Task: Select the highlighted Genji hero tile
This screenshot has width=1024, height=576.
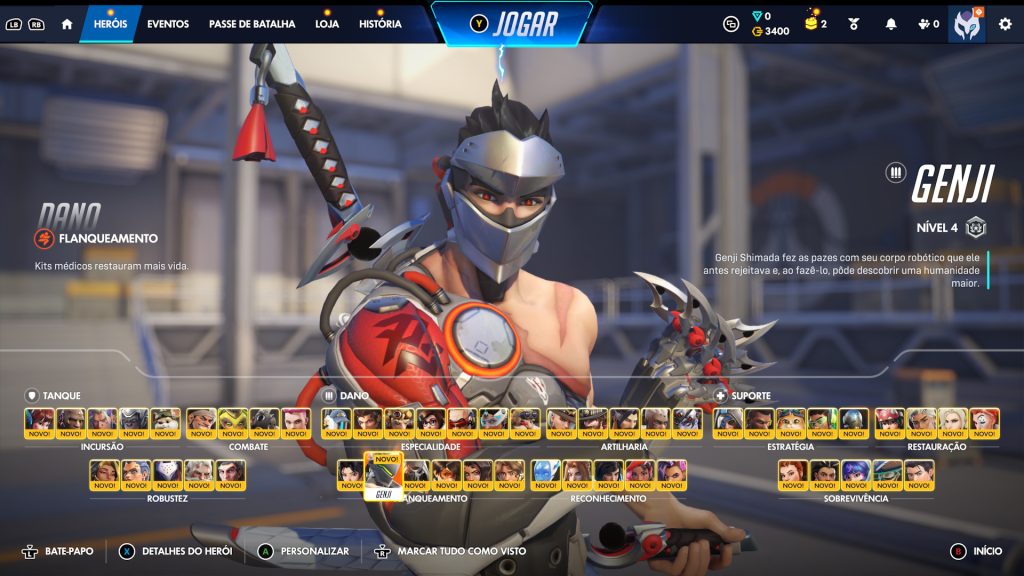Action: click(383, 475)
